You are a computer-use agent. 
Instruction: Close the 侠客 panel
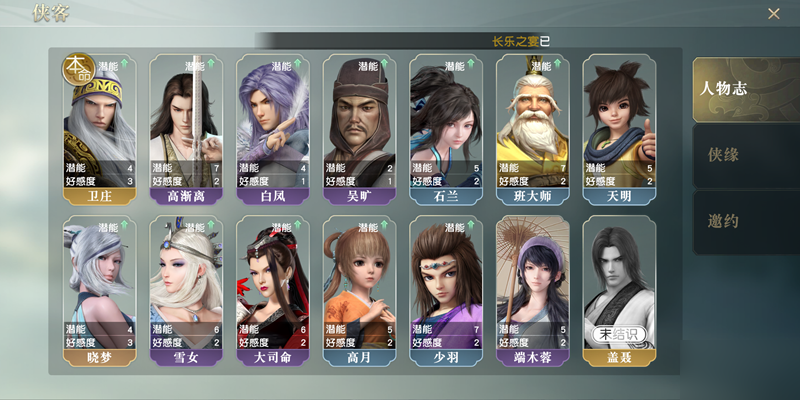point(773,14)
